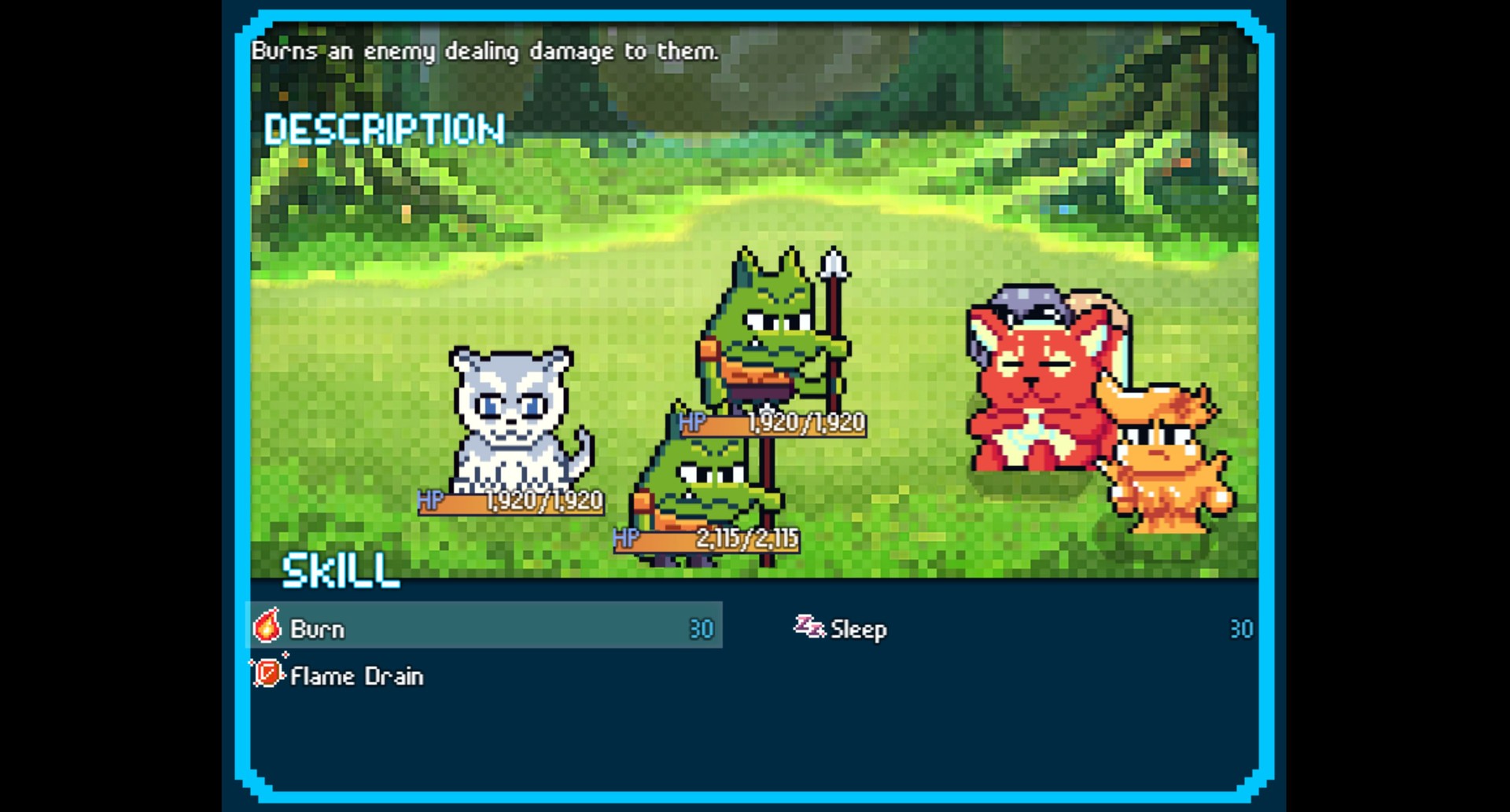Screen dimensions: 1510x812
Task: Click the 2,115/2,115 HP bar
Action: (706, 539)
